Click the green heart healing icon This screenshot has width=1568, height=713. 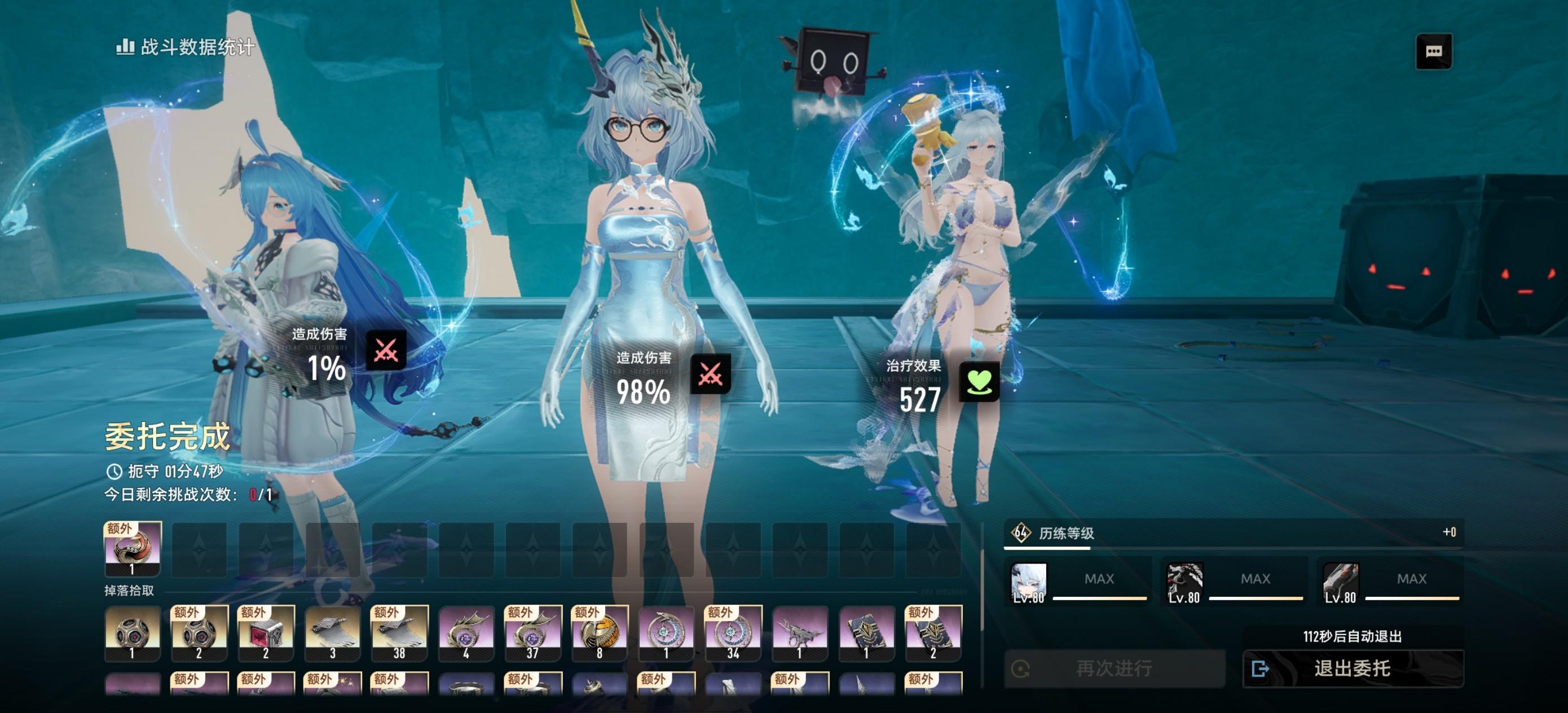point(979,382)
